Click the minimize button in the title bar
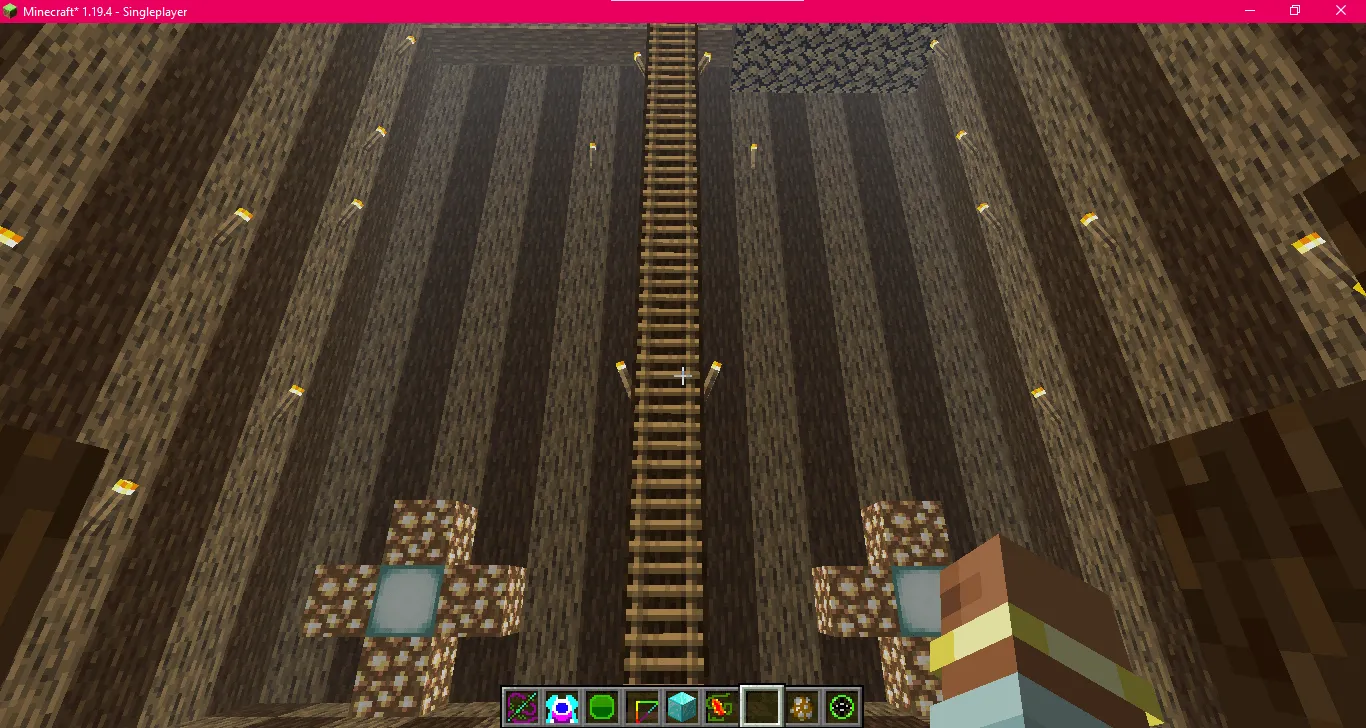 [x=1248, y=10]
